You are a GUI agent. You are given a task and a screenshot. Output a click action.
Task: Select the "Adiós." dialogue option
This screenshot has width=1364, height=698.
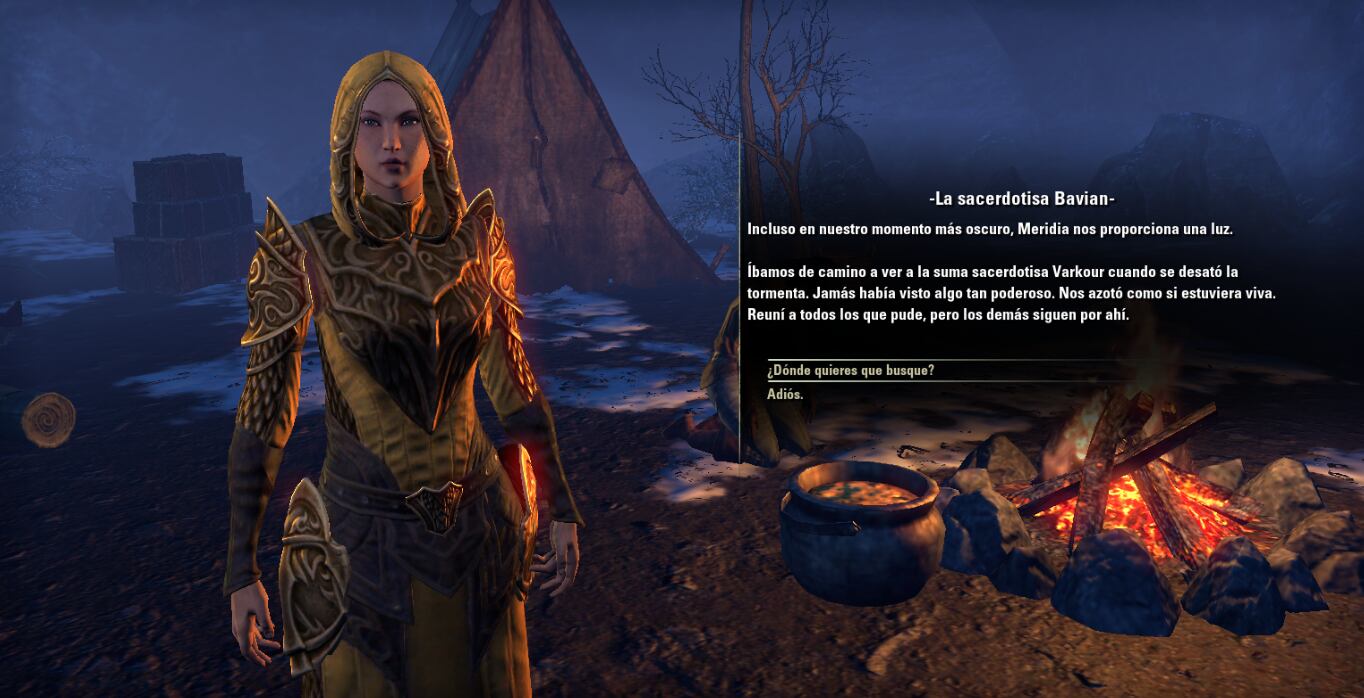point(785,395)
